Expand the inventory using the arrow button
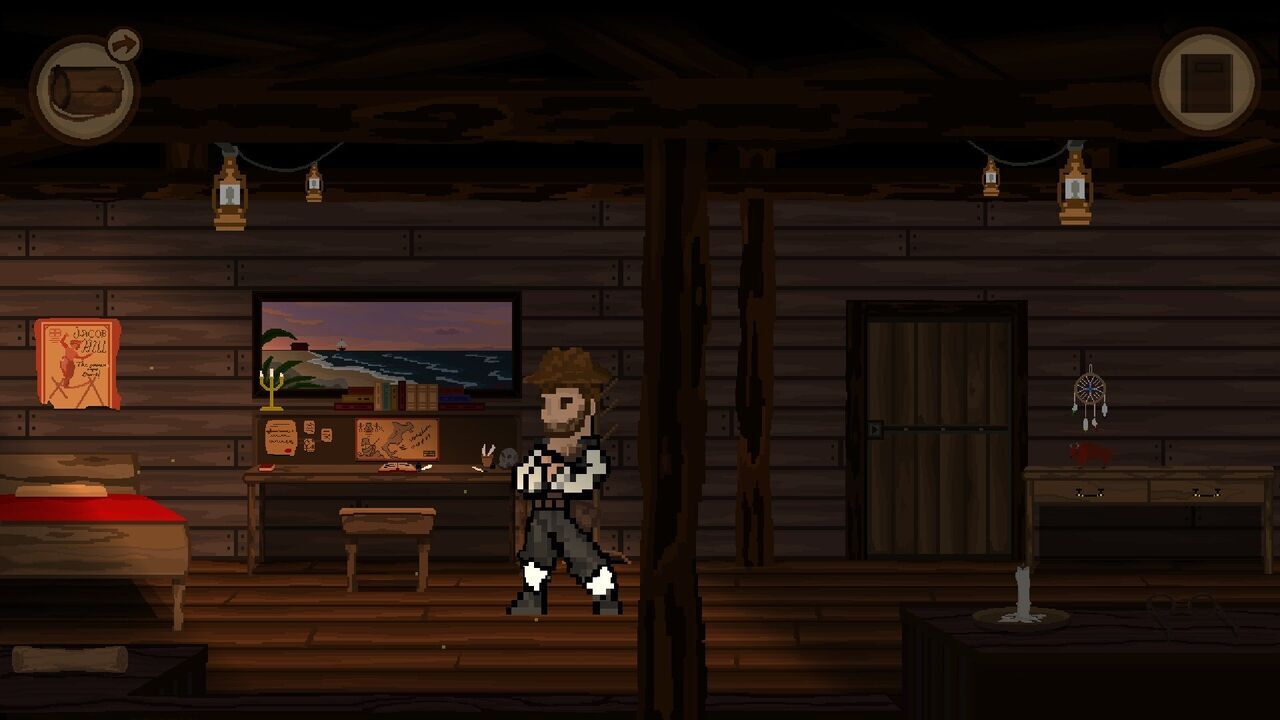1280x720 pixels. 122,42
